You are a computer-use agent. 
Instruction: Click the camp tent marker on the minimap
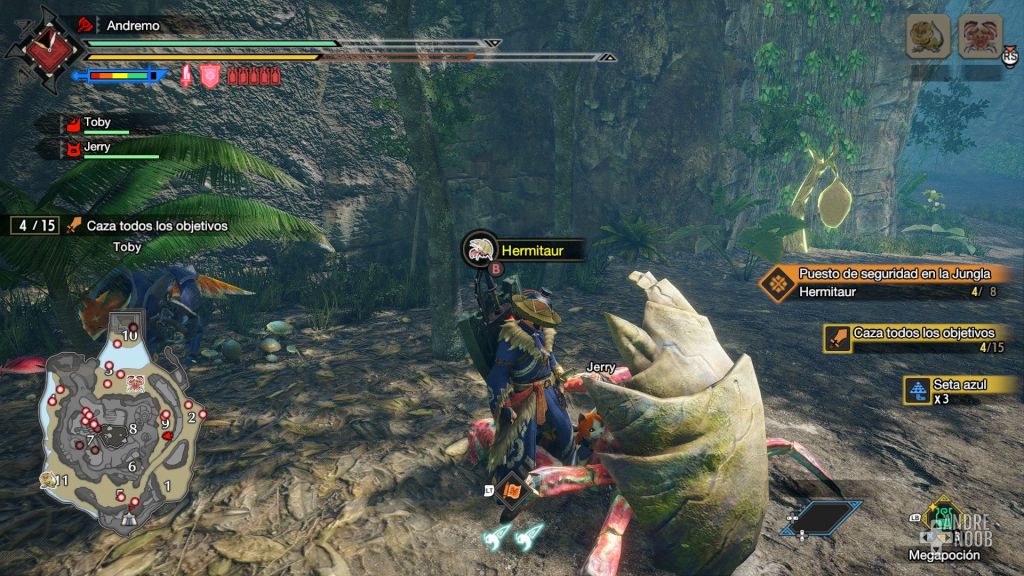[127, 518]
